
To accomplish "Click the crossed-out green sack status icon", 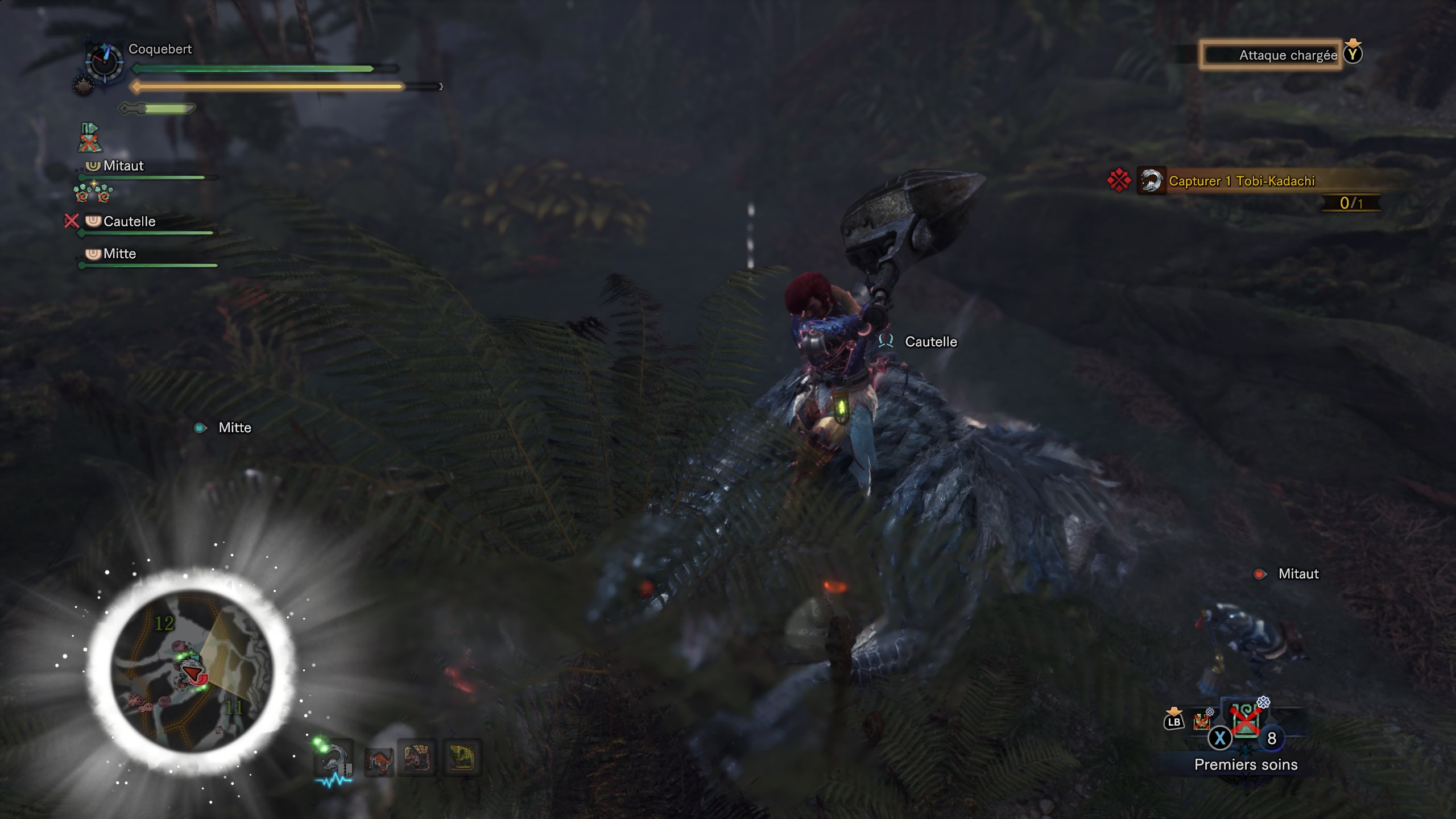I will (89, 138).
